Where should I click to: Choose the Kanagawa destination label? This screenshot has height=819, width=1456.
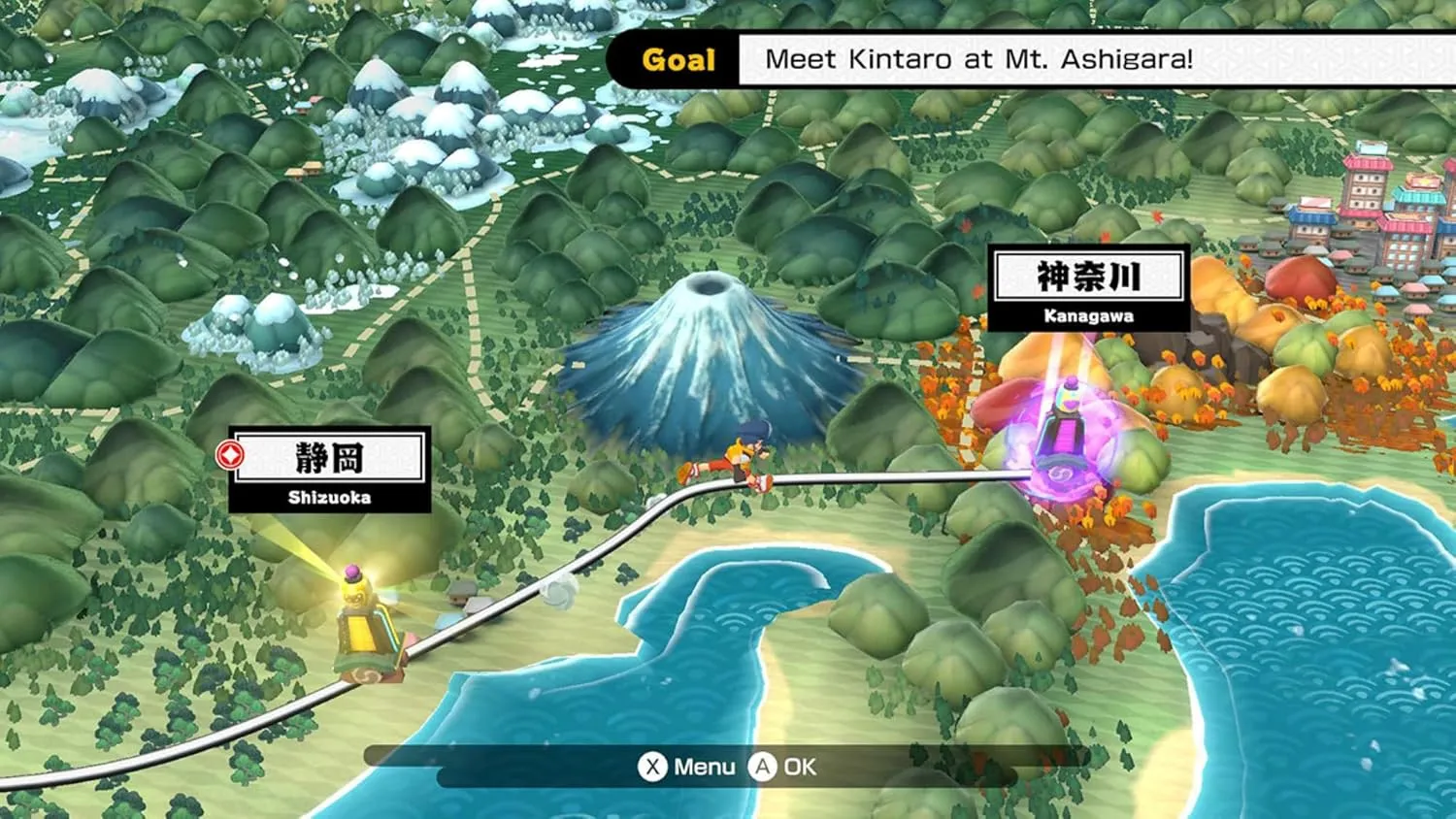coord(1088,288)
